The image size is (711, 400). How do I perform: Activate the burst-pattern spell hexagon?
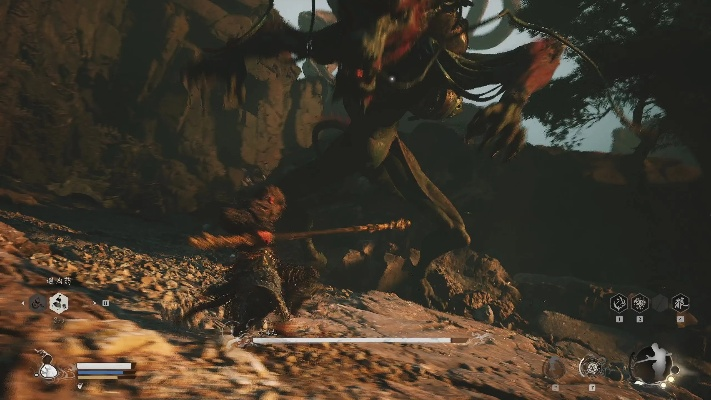tap(639, 302)
